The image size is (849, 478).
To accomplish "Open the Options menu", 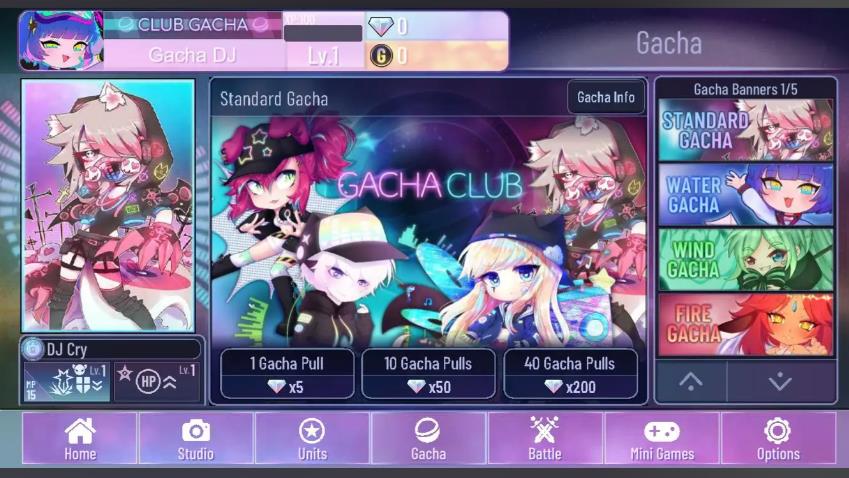I will pos(777,438).
